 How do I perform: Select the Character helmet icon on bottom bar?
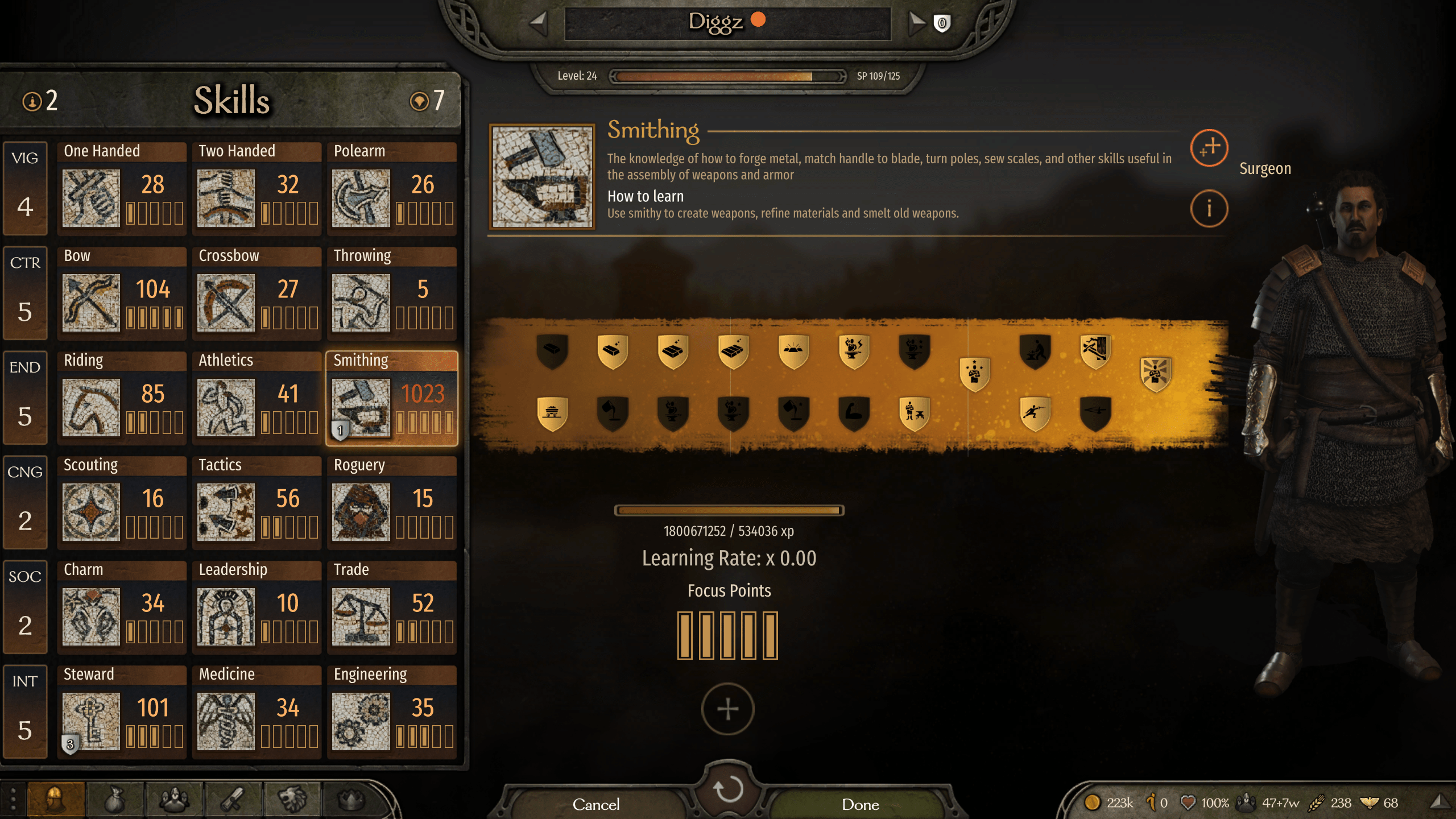click(x=54, y=799)
